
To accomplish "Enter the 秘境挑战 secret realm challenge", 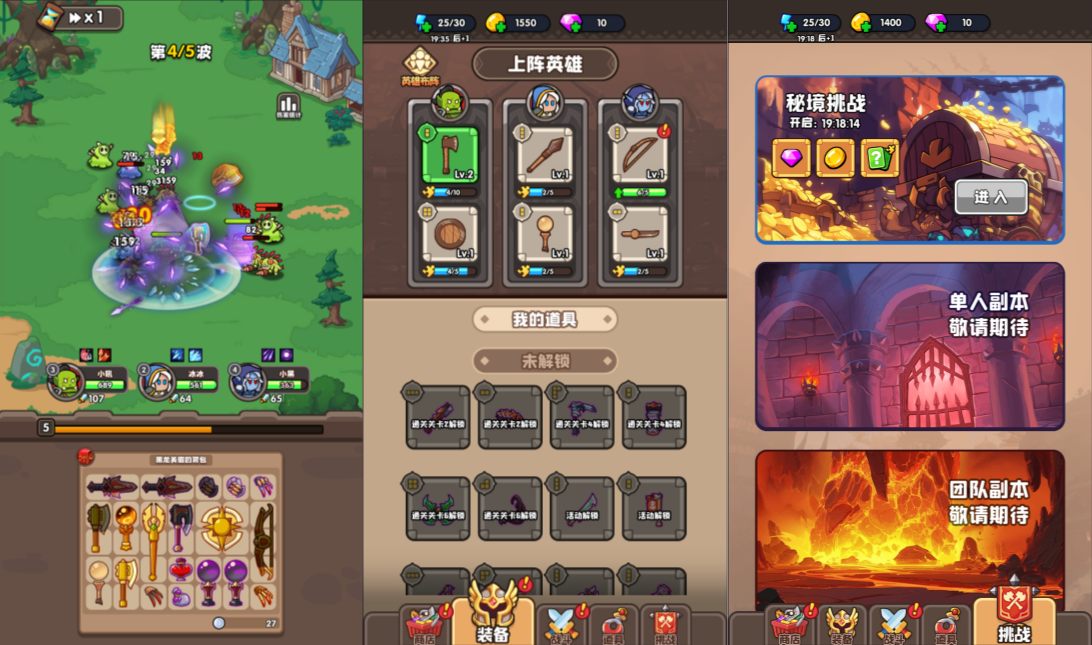I will (990, 197).
